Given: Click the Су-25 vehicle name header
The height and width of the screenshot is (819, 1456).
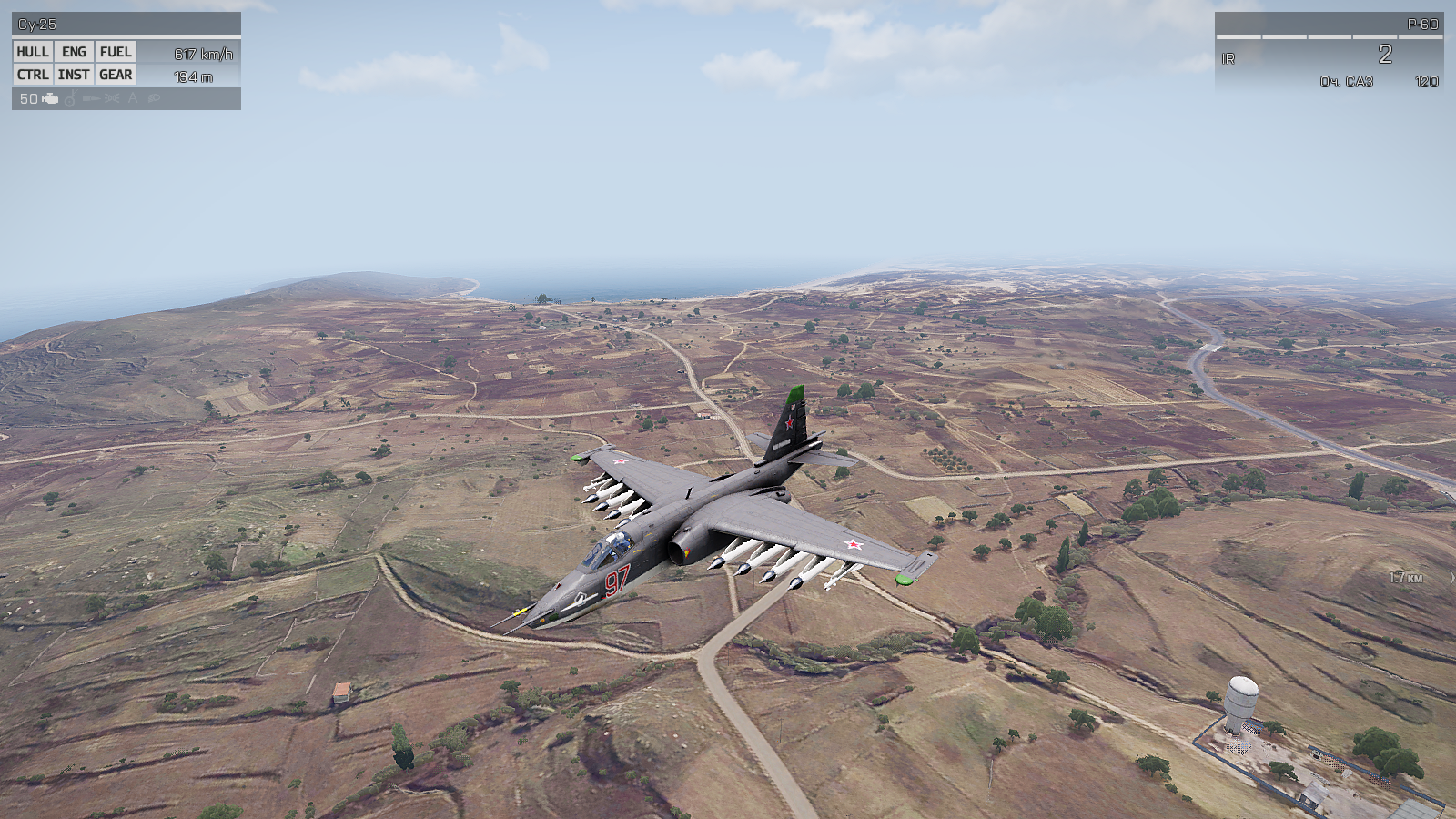Looking at the screenshot, I should [x=37, y=25].
